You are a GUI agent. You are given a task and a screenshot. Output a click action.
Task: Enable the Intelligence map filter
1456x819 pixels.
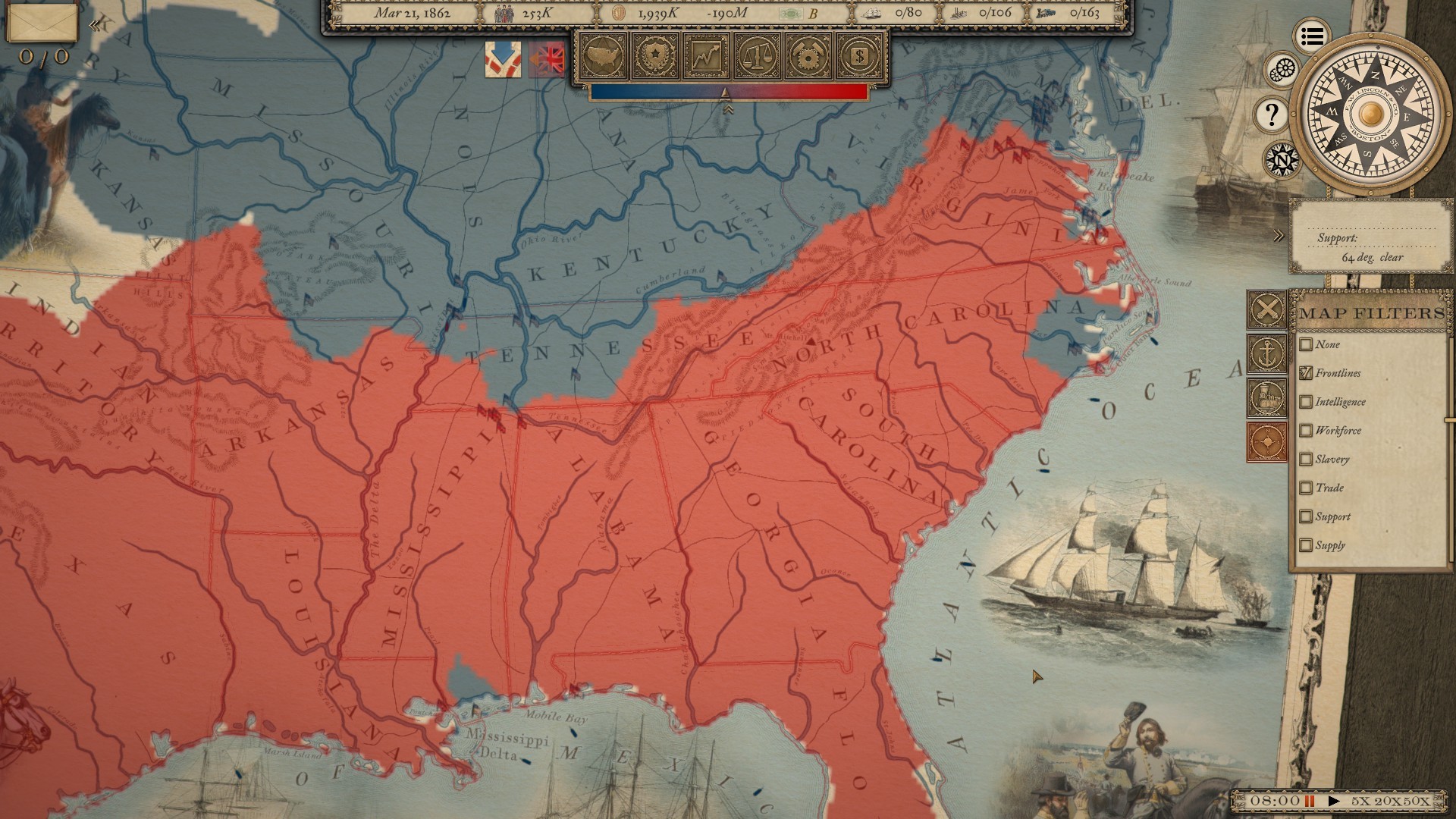click(1306, 402)
